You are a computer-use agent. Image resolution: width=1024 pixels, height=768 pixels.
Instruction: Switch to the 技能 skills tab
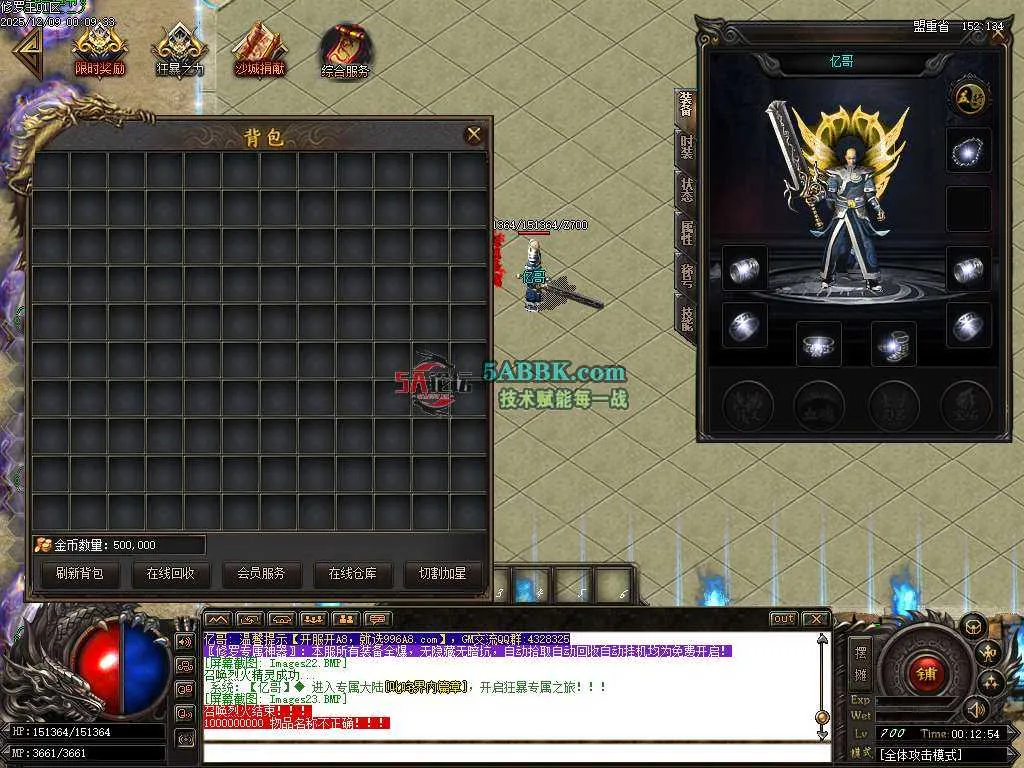click(686, 318)
